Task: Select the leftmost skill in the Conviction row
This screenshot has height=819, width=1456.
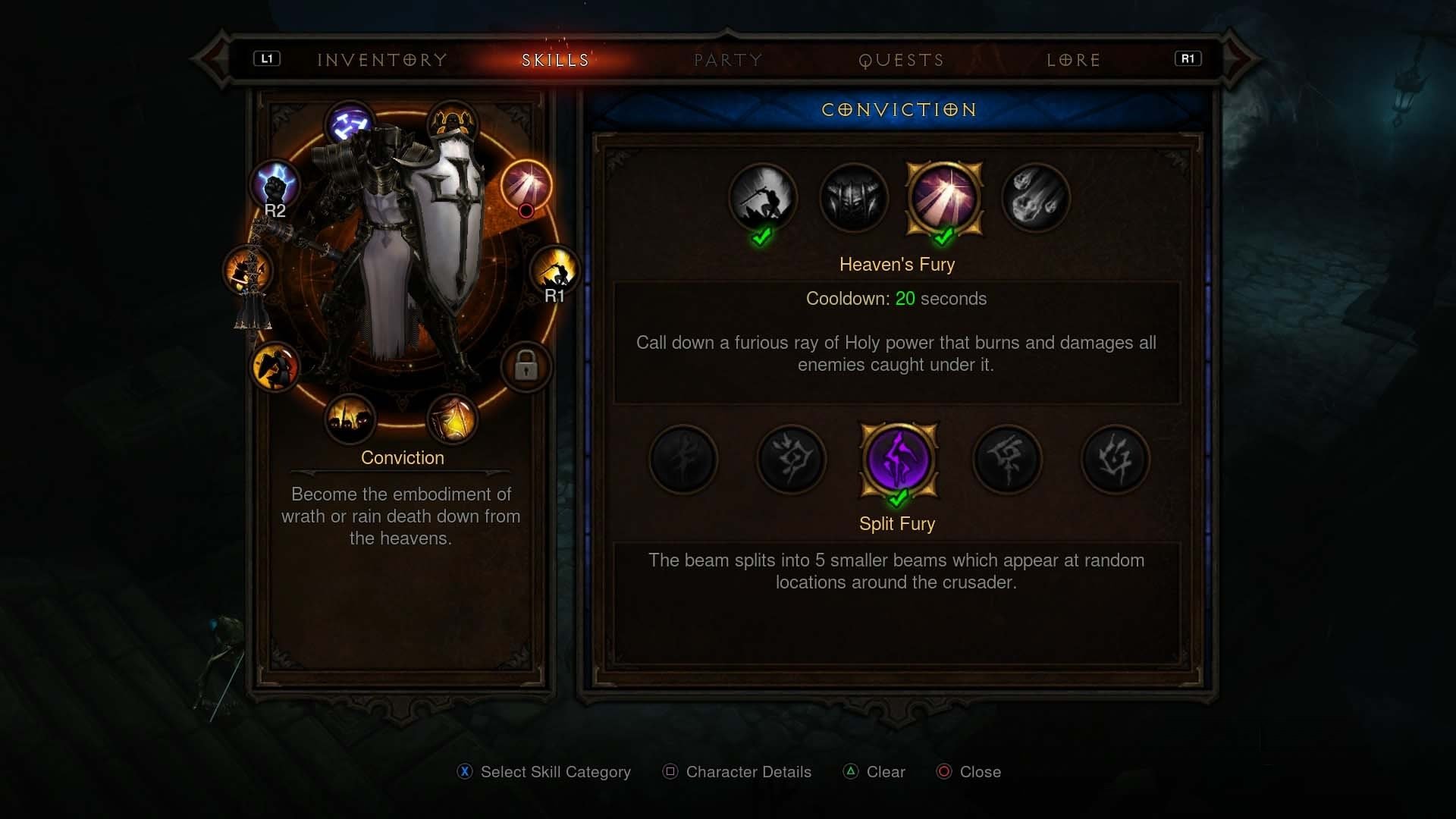Action: pos(763,199)
